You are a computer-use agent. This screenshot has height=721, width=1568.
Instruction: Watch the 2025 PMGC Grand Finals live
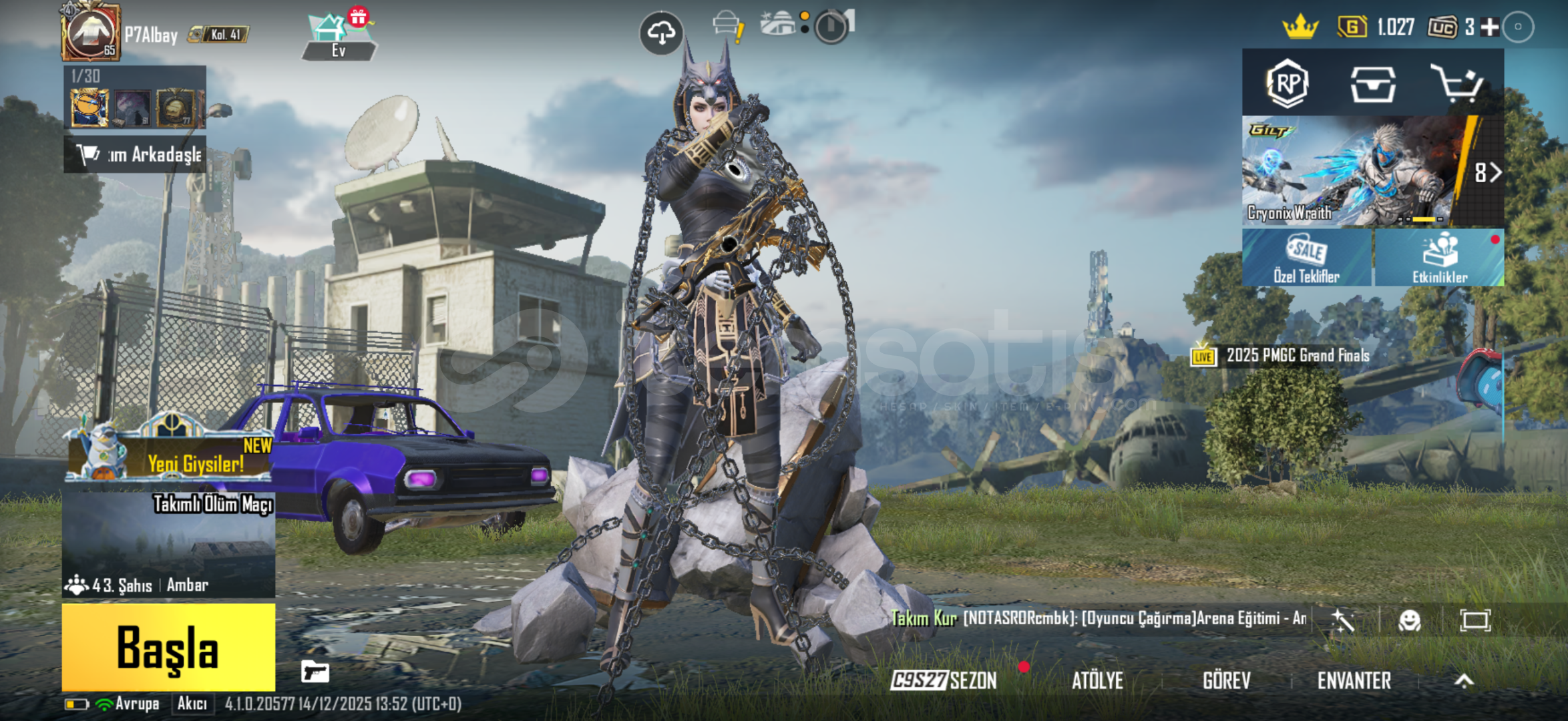1282,356
